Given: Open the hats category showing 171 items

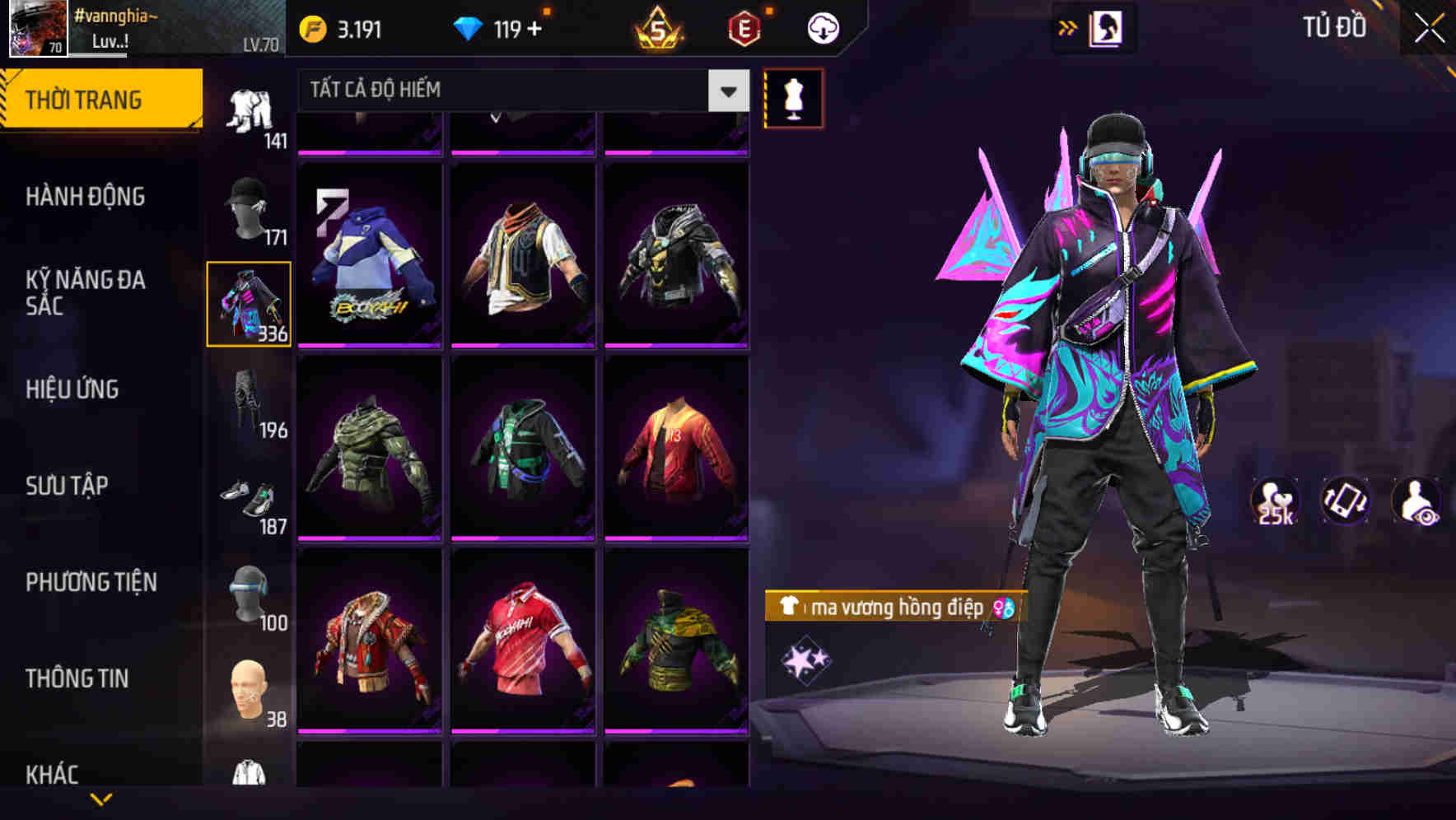Looking at the screenshot, I should tap(250, 210).
